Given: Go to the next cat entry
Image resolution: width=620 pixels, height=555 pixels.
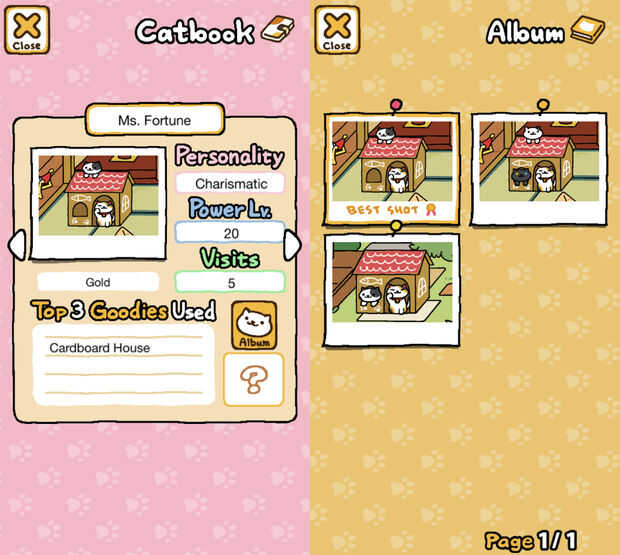Looking at the screenshot, I should [x=292, y=244].
